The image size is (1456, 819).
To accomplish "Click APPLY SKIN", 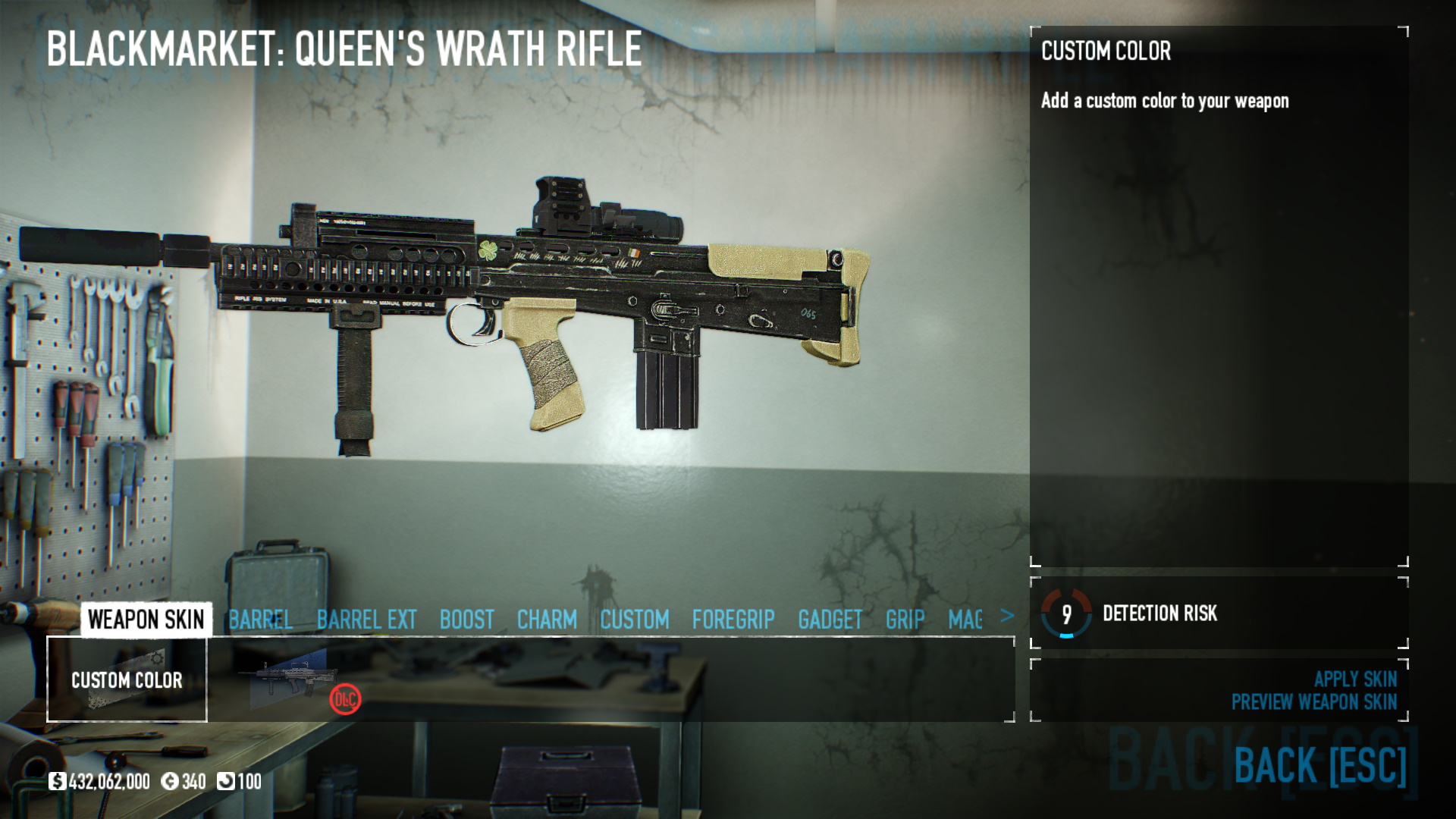I will [x=1356, y=680].
